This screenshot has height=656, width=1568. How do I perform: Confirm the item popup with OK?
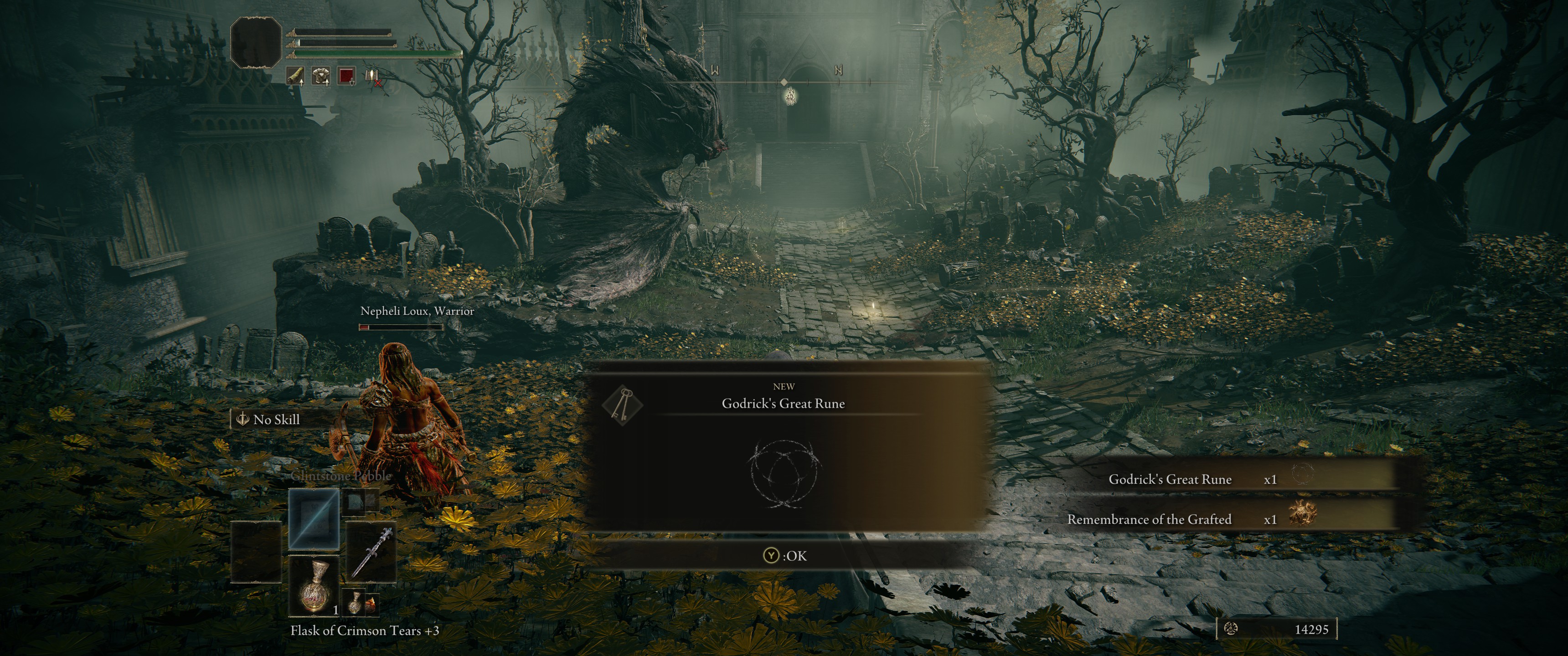[785, 556]
